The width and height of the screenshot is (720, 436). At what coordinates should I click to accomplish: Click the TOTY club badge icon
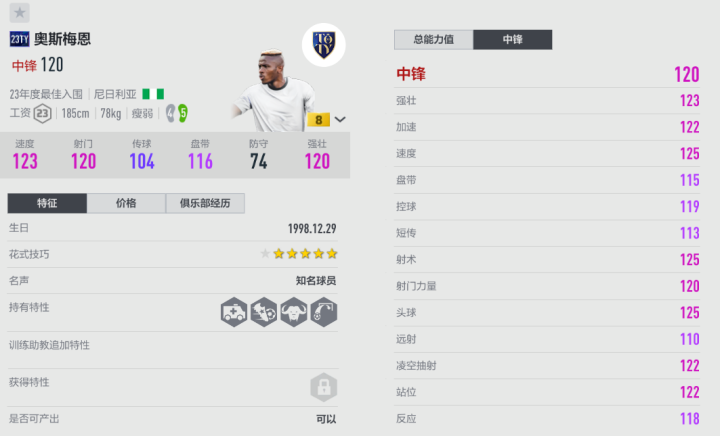[323, 44]
